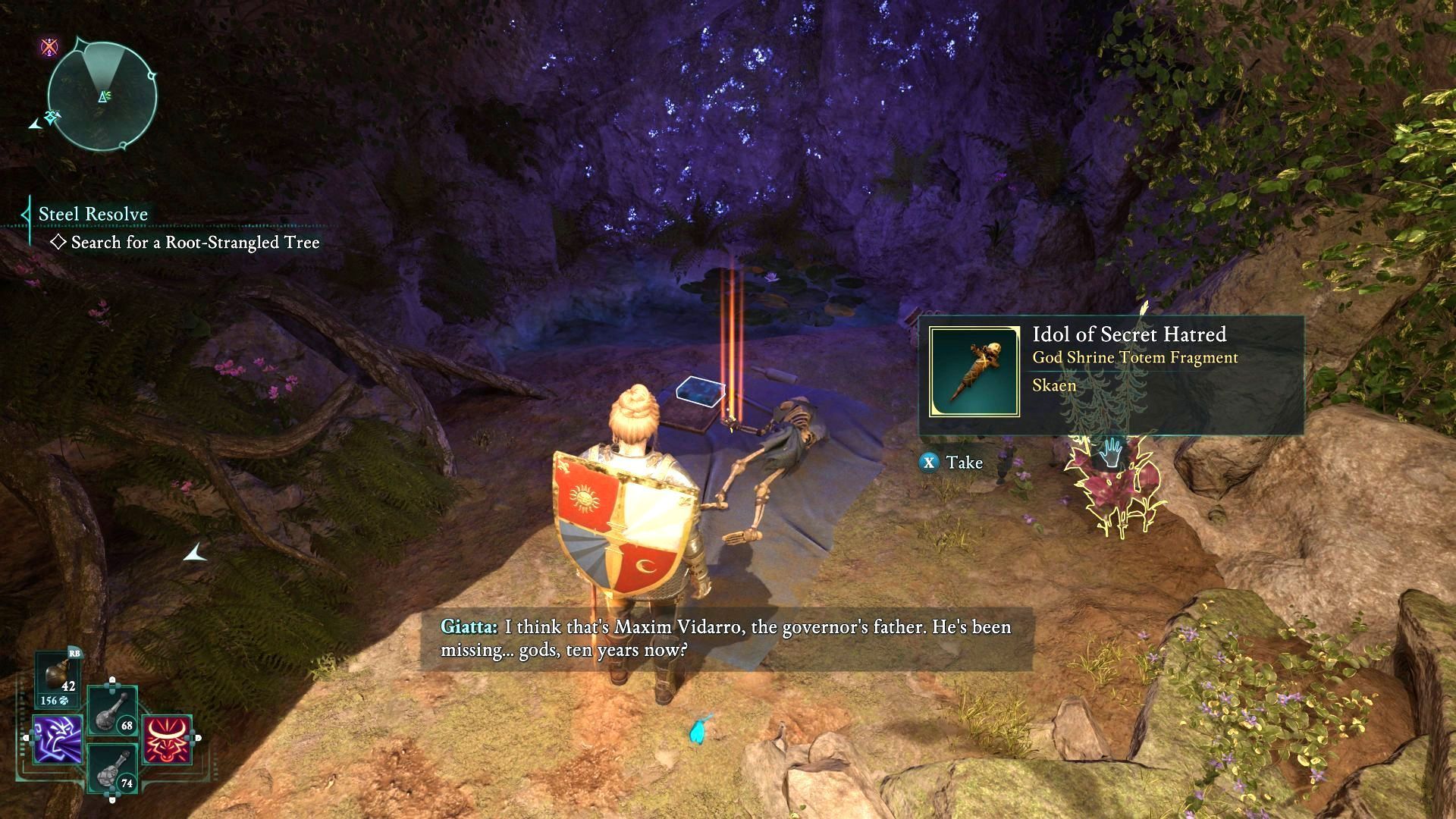Viewport: 1456px width, 819px height.
Task: Click the teal quest marker beside minimap
Action: click(52, 117)
